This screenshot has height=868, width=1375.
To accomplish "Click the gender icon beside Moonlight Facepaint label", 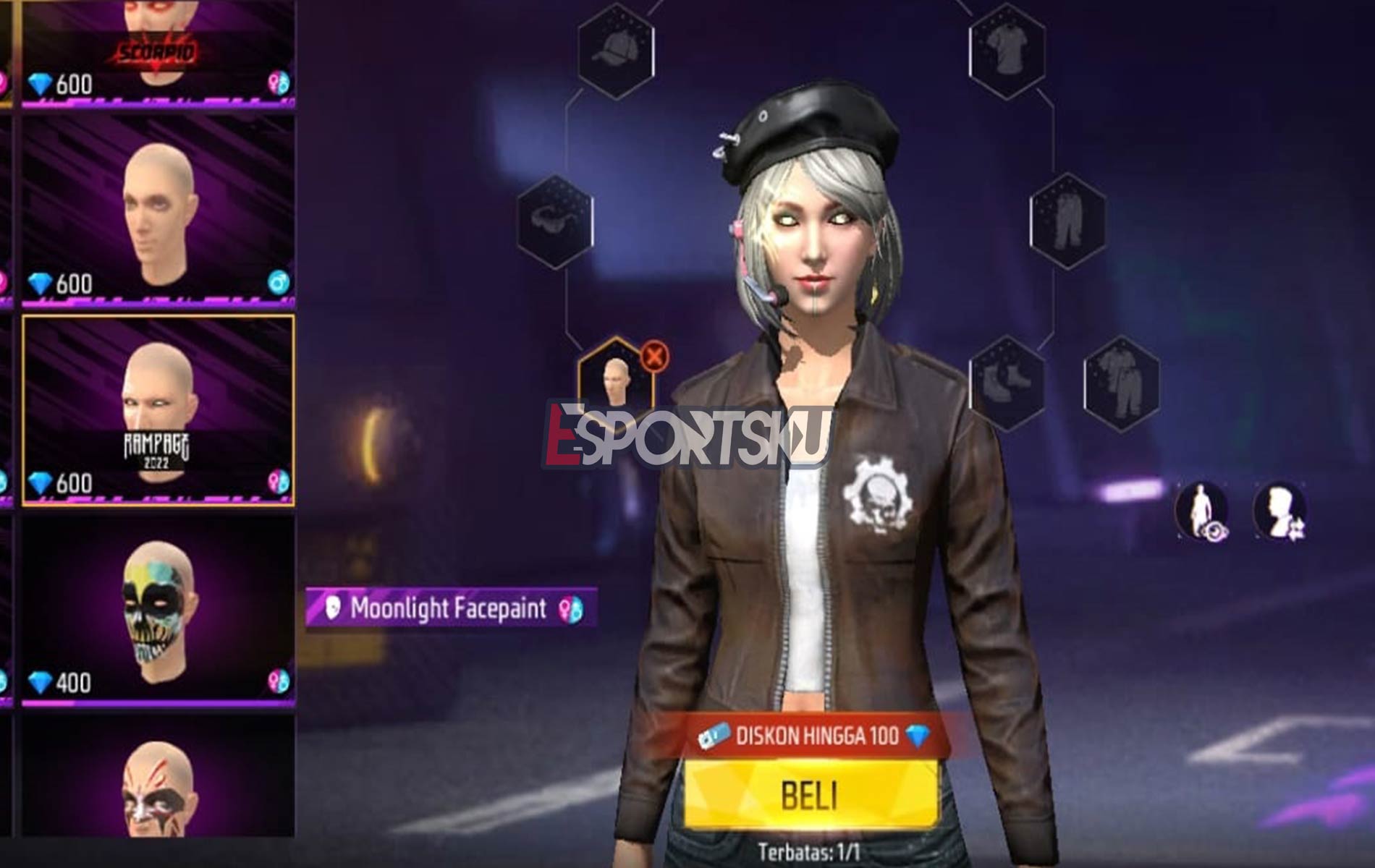I will coord(571,608).
